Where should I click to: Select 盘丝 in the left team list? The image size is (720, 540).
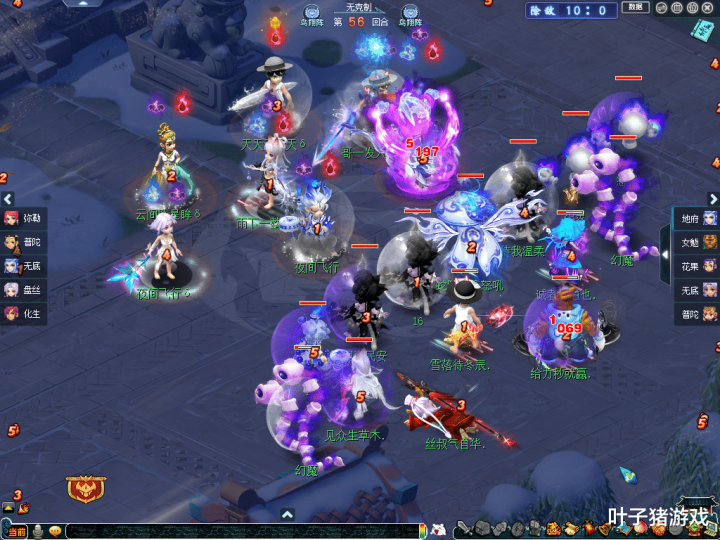24,290
